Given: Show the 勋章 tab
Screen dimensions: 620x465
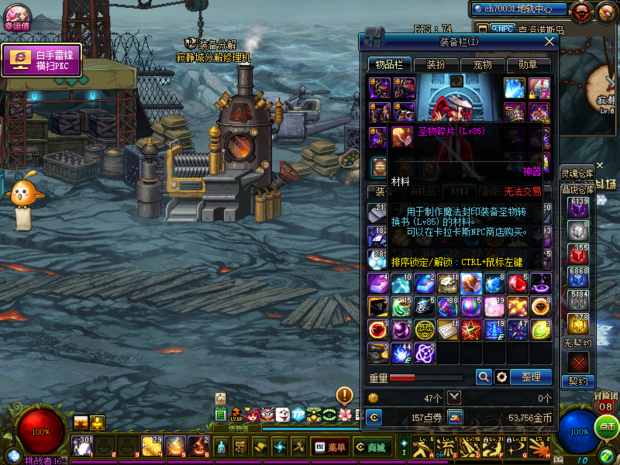Looking at the screenshot, I should coord(528,64).
